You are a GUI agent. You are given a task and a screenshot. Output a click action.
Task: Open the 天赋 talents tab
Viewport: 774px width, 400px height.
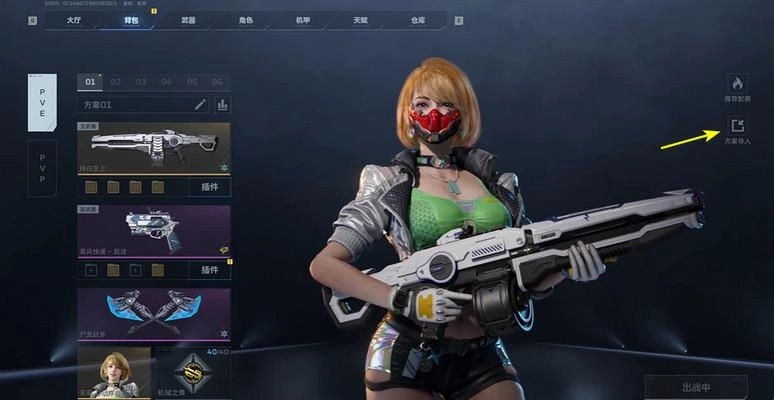point(361,19)
